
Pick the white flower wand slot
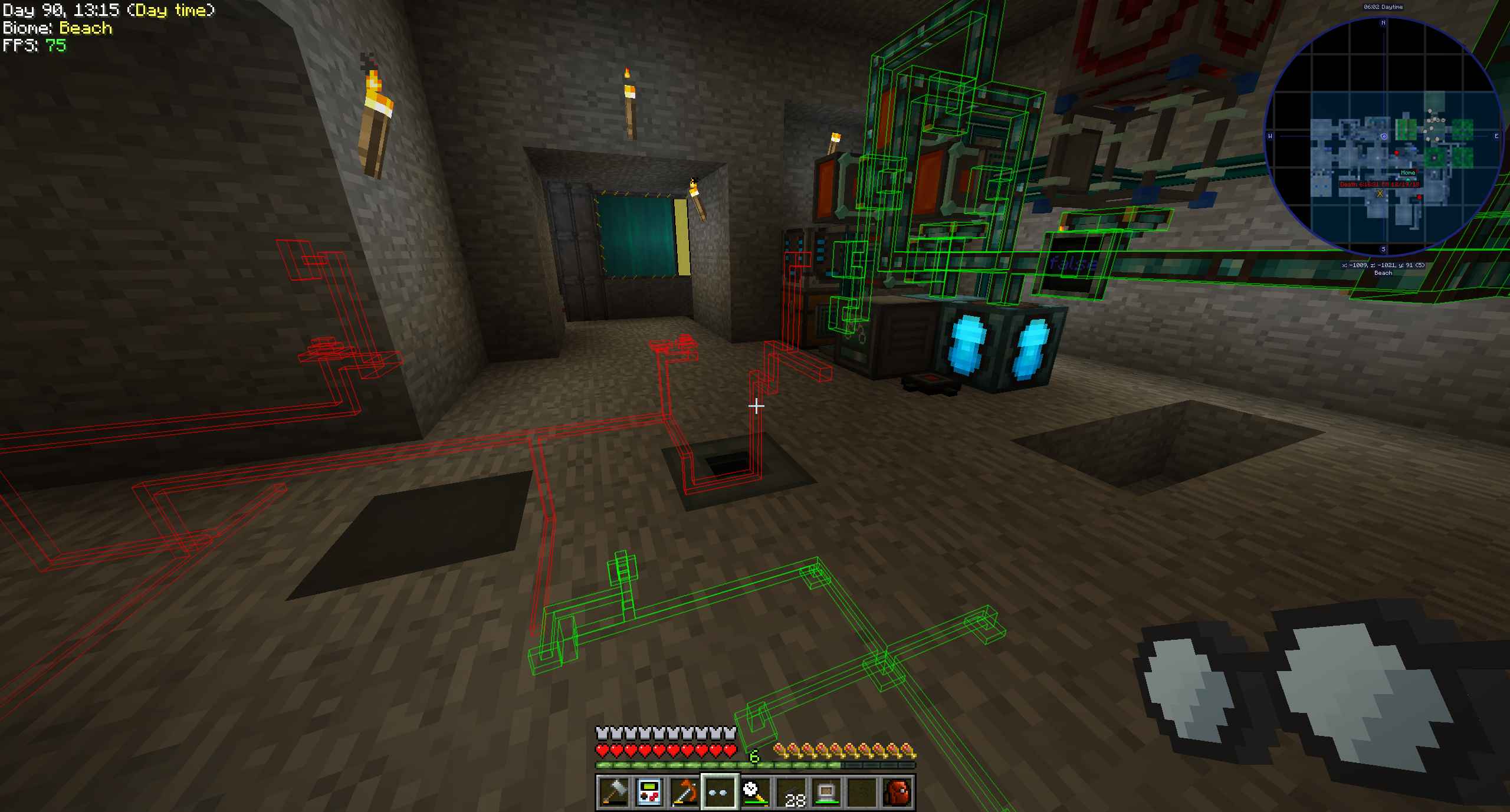tap(755, 792)
